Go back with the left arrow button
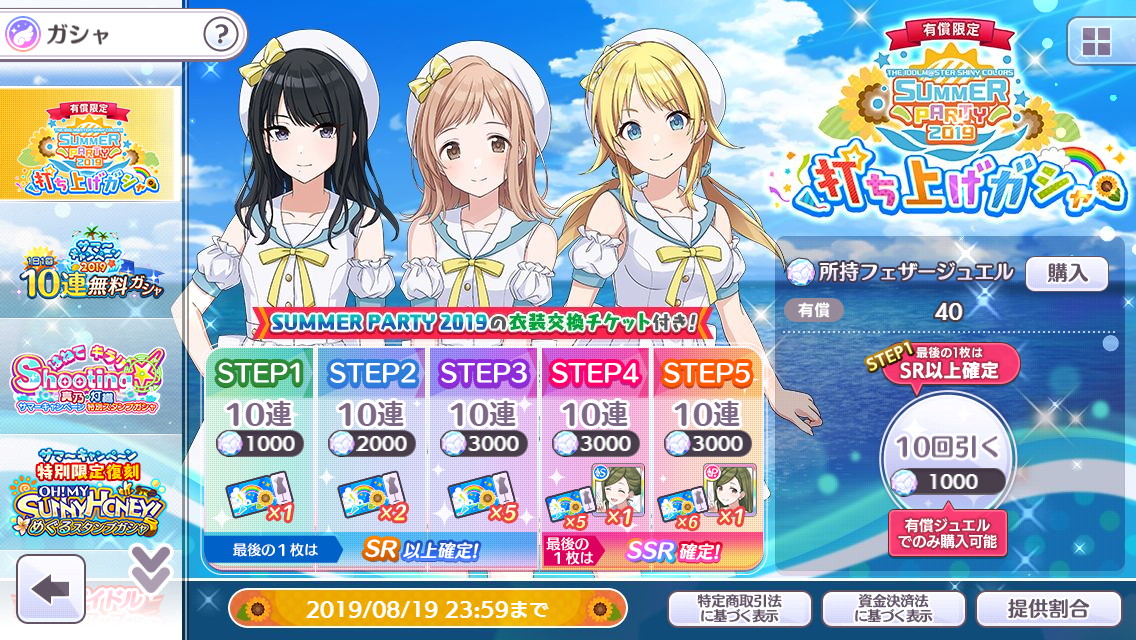1136x640 pixels. 51,588
